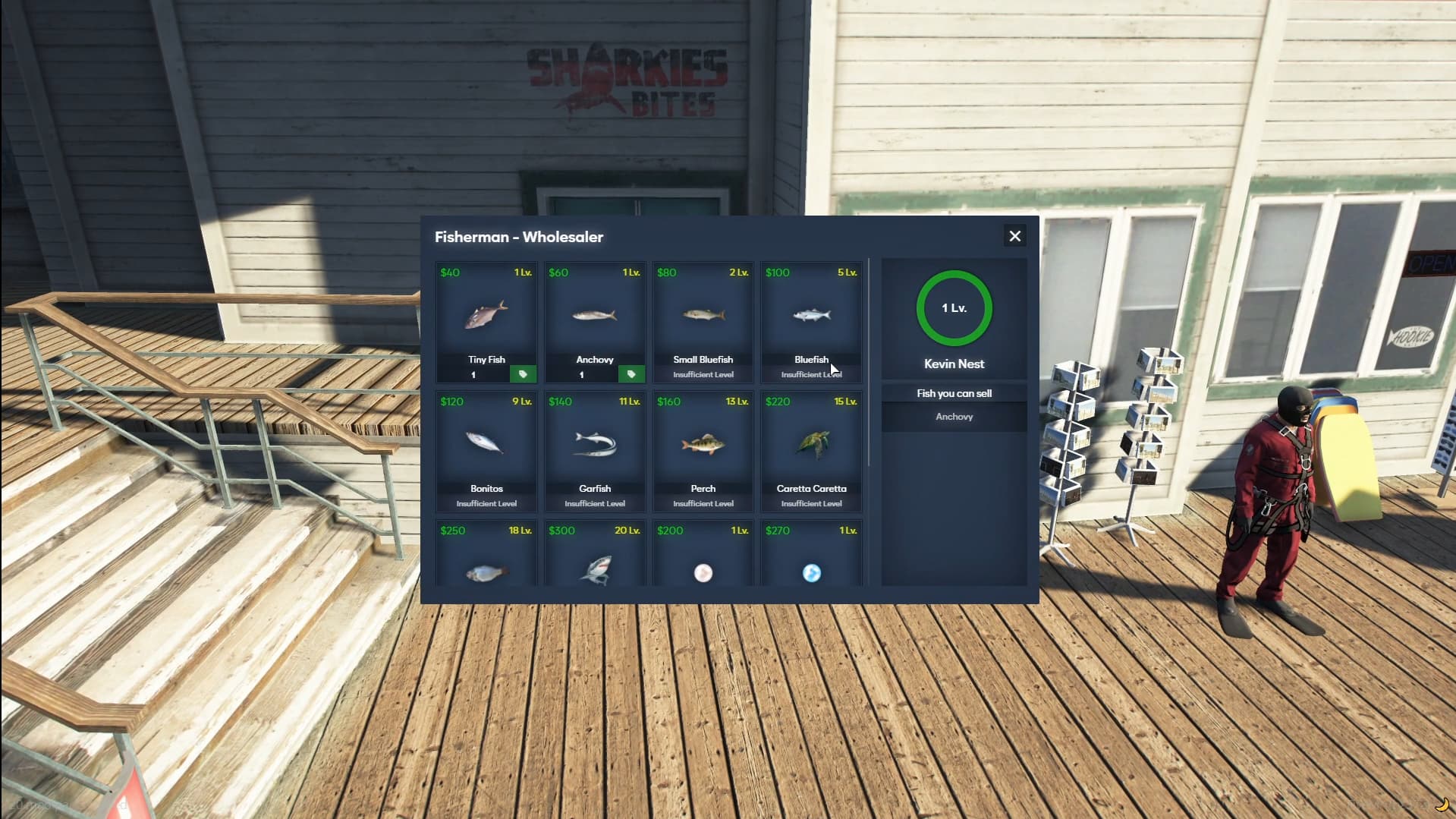Click the $250 fish in the bottom row
This screenshot has width=1456, height=819.
coord(486,573)
